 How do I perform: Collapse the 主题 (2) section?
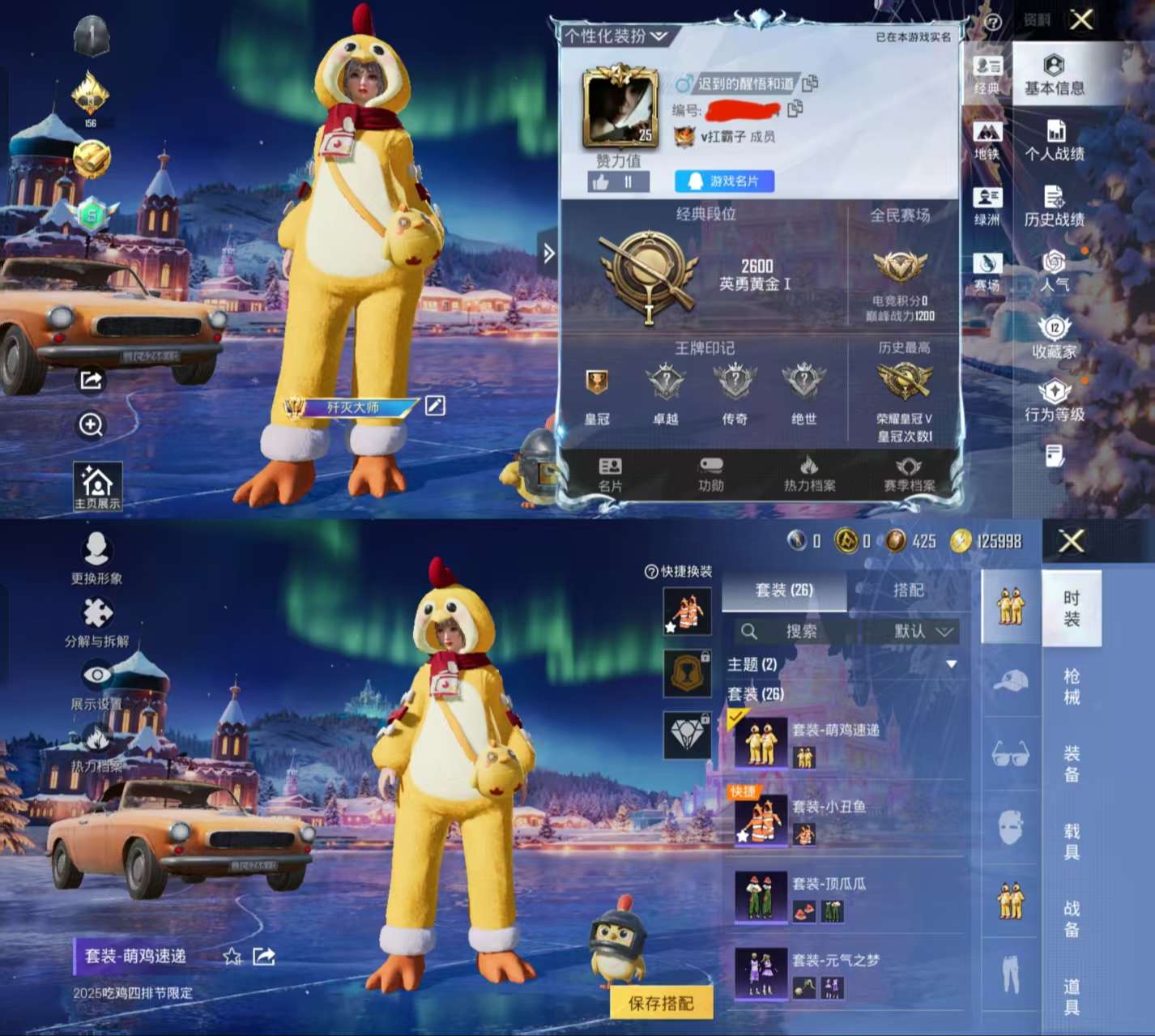tap(950, 663)
